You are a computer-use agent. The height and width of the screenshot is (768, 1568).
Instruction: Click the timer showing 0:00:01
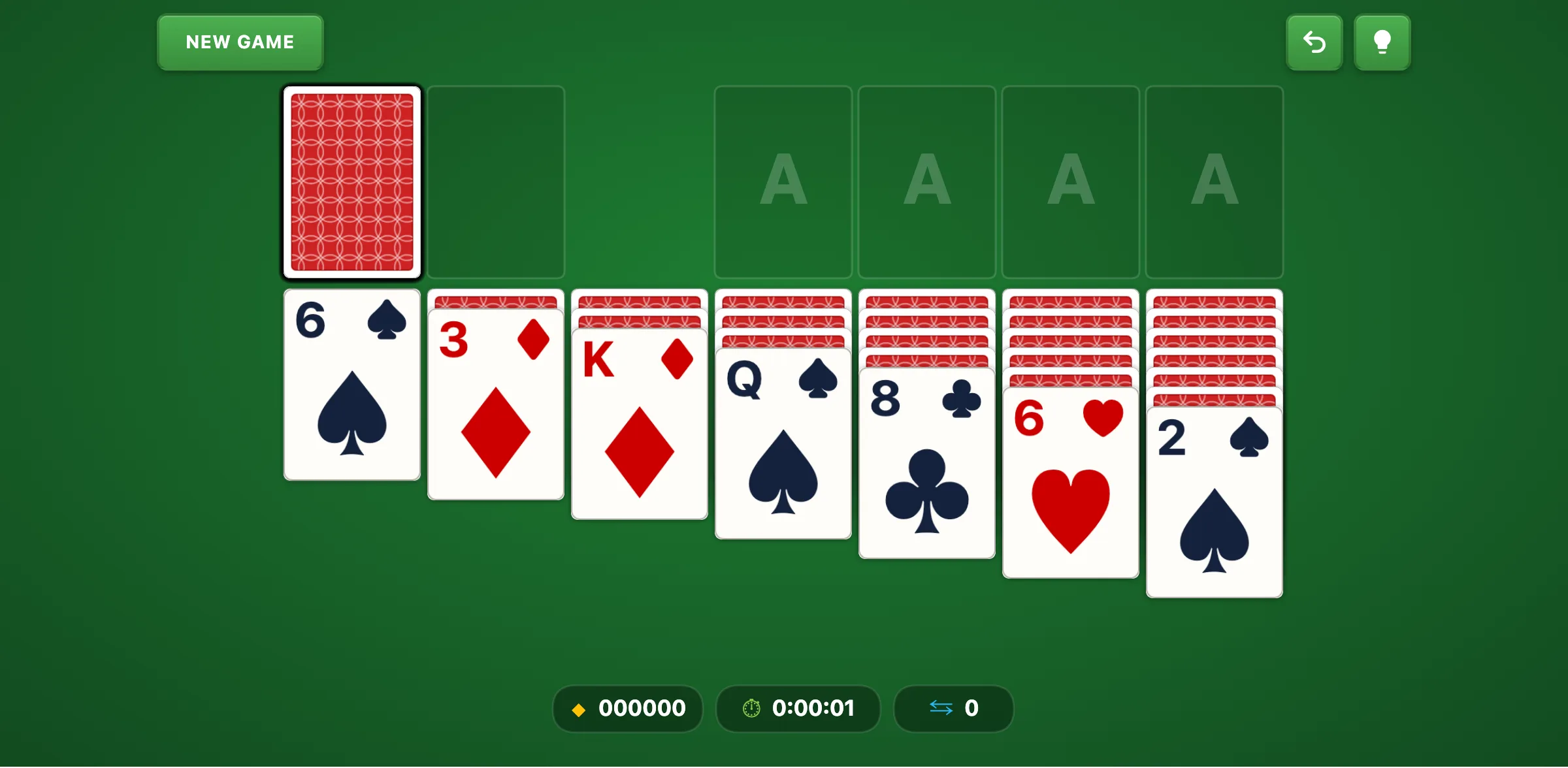tap(813, 709)
